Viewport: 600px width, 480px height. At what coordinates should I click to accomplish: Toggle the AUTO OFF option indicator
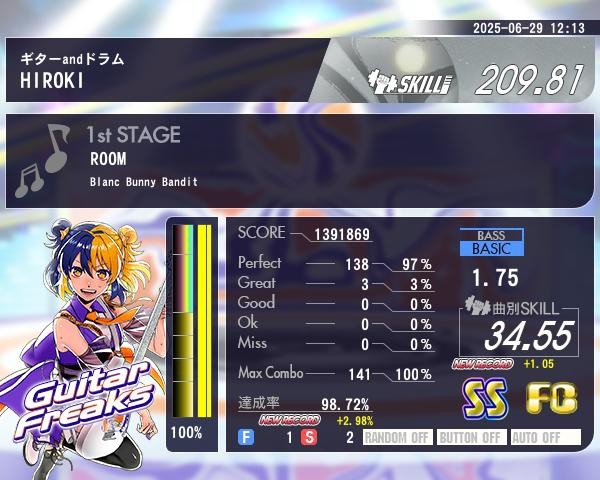(x=545, y=437)
